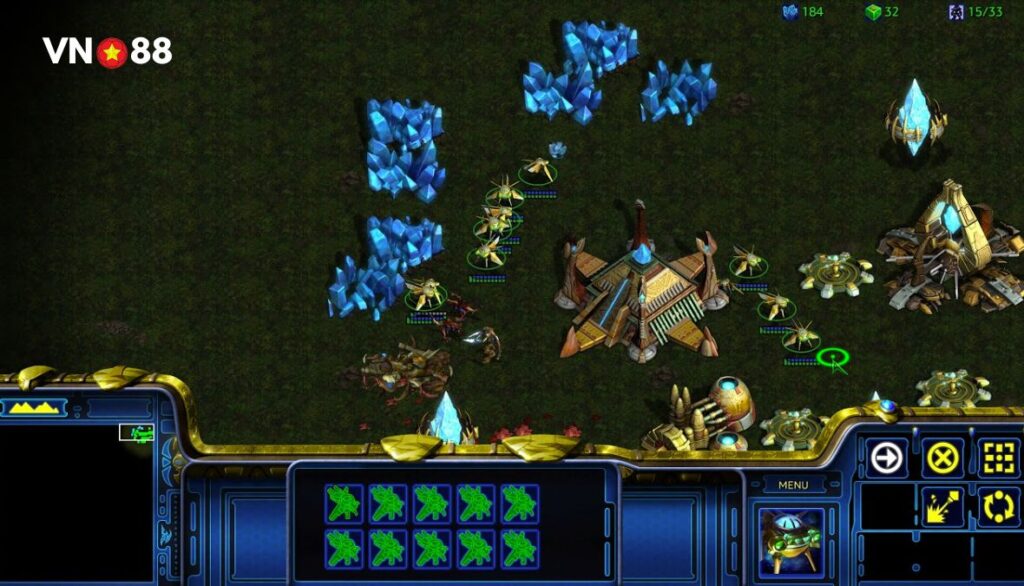
Task: Select the Attack target reticle command
Action: click(997, 458)
